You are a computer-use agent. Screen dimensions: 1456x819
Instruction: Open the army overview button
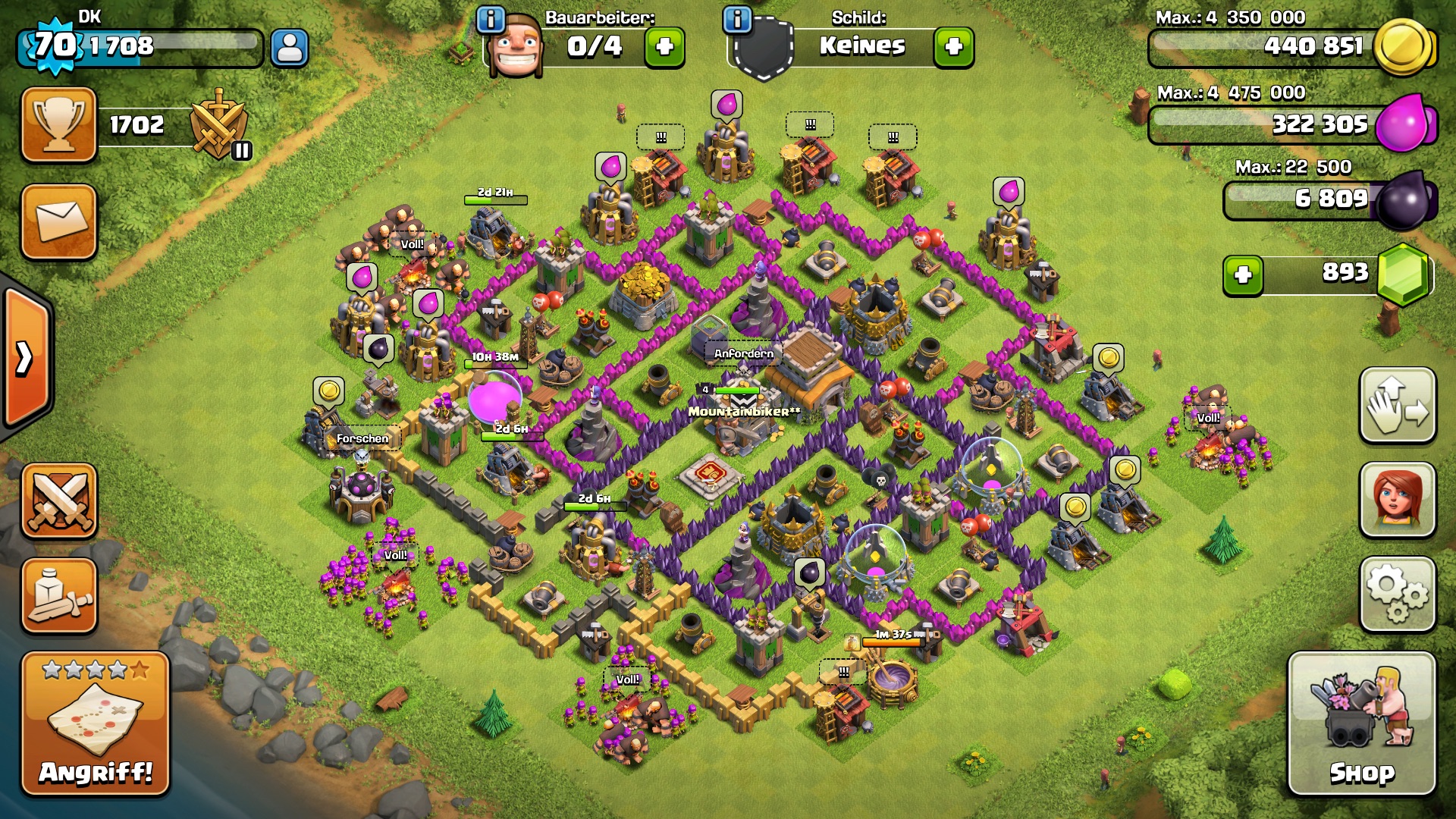tap(59, 595)
